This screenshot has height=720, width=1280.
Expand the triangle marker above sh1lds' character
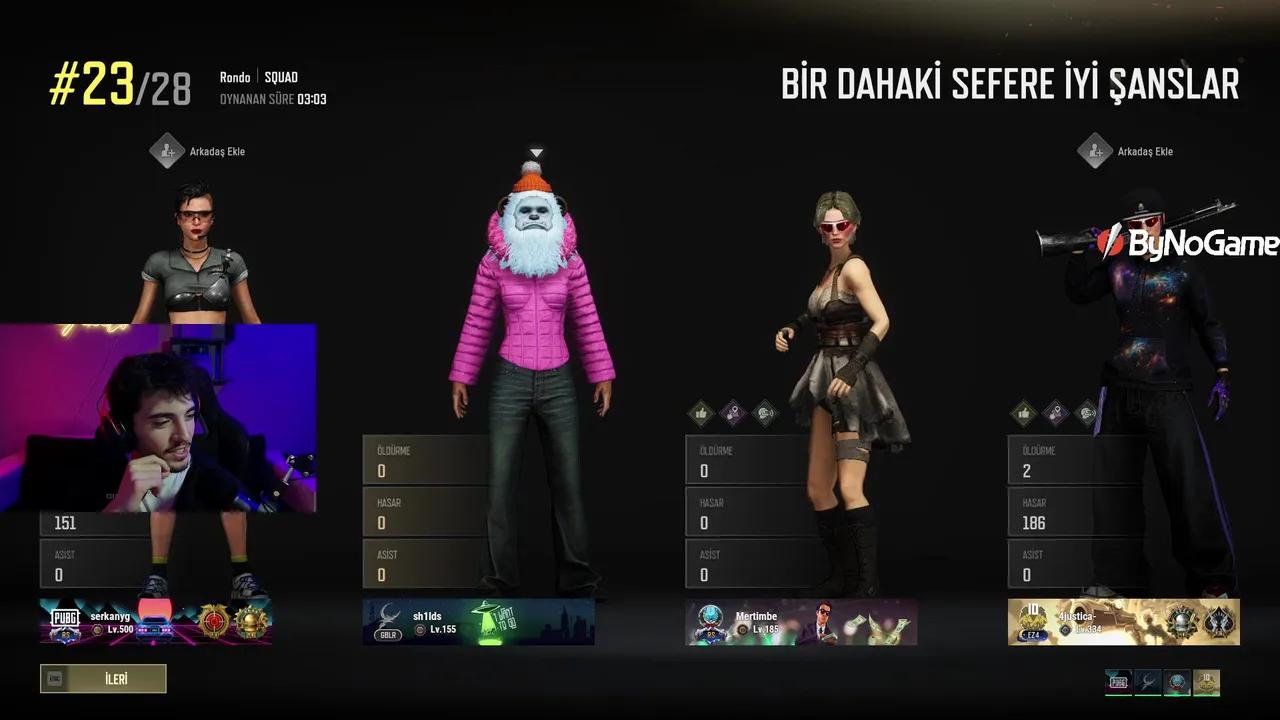[536, 152]
